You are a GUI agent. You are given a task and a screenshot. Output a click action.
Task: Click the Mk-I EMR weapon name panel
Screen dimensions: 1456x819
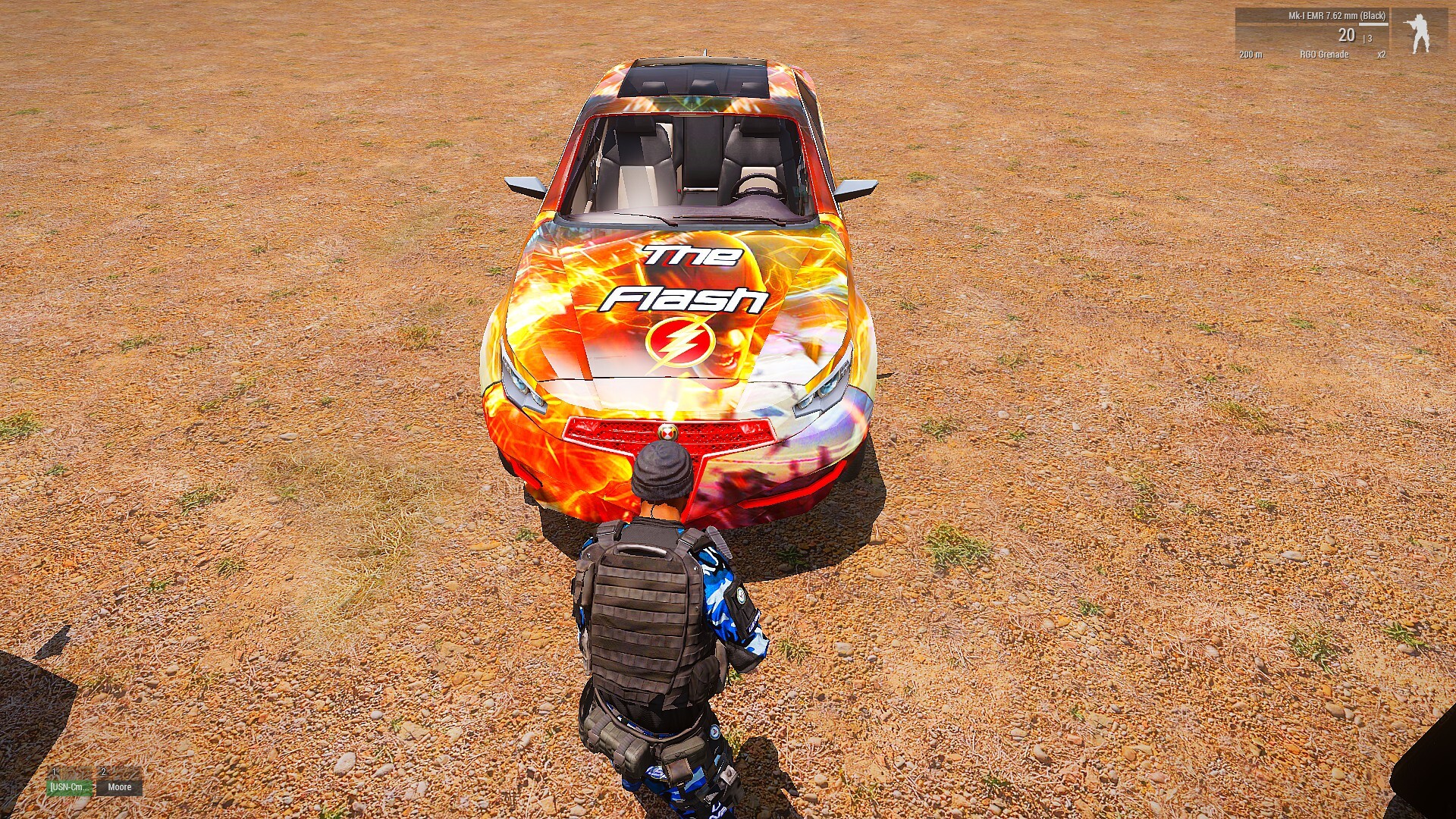[1336, 16]
